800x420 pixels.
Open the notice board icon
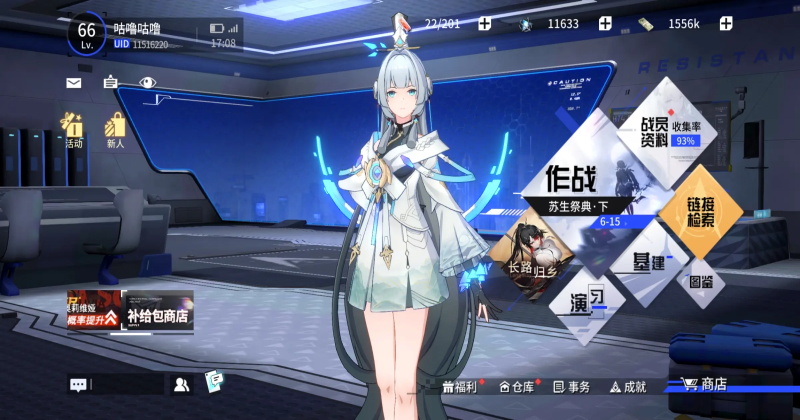point(110,83)
